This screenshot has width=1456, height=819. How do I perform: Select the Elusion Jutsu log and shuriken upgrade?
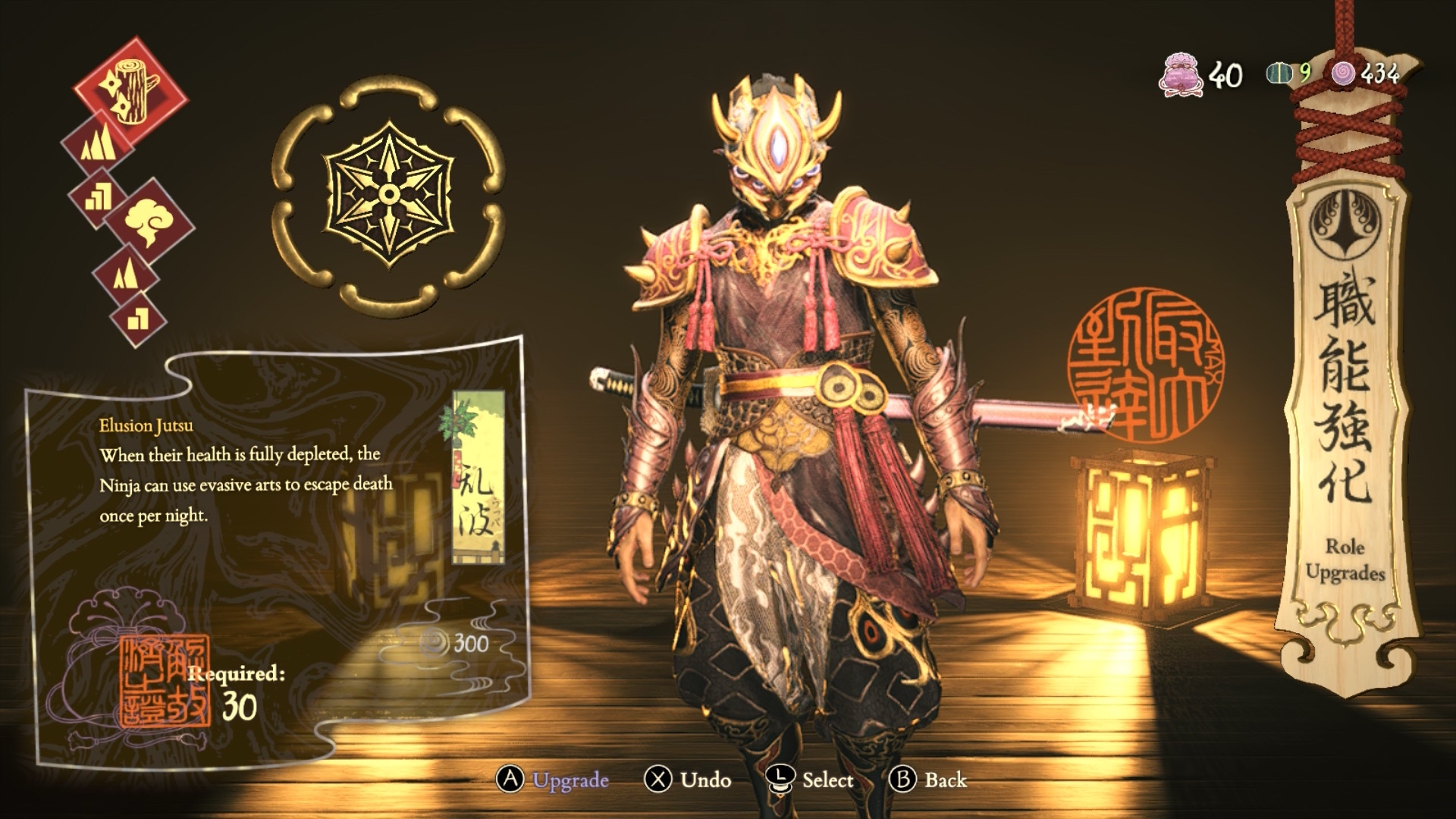[x=131, y=93]
